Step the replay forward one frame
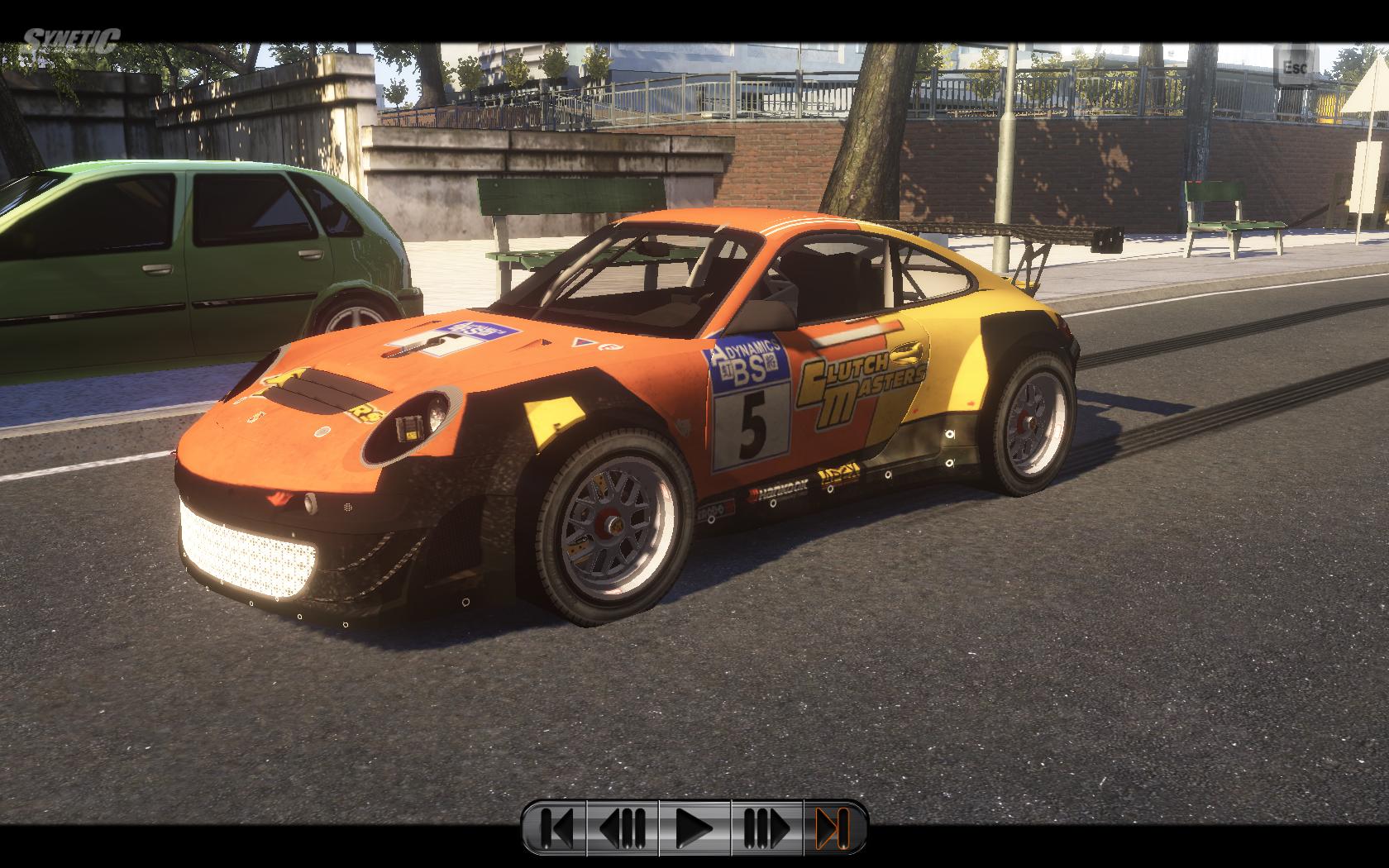Screen dimensions: 1389x868 (766, 827)
